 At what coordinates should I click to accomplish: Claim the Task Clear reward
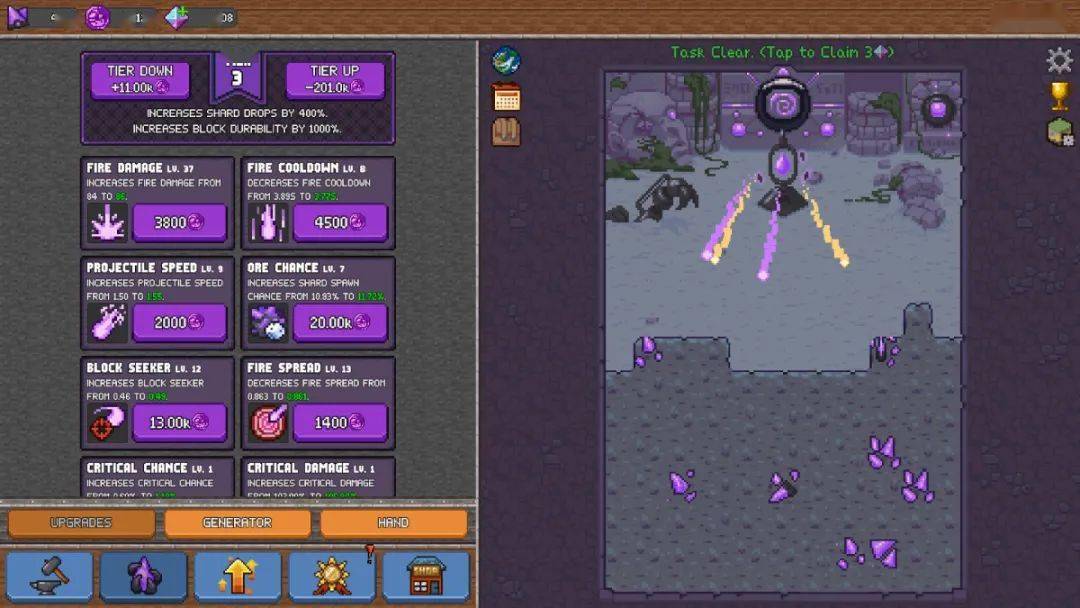782,52
